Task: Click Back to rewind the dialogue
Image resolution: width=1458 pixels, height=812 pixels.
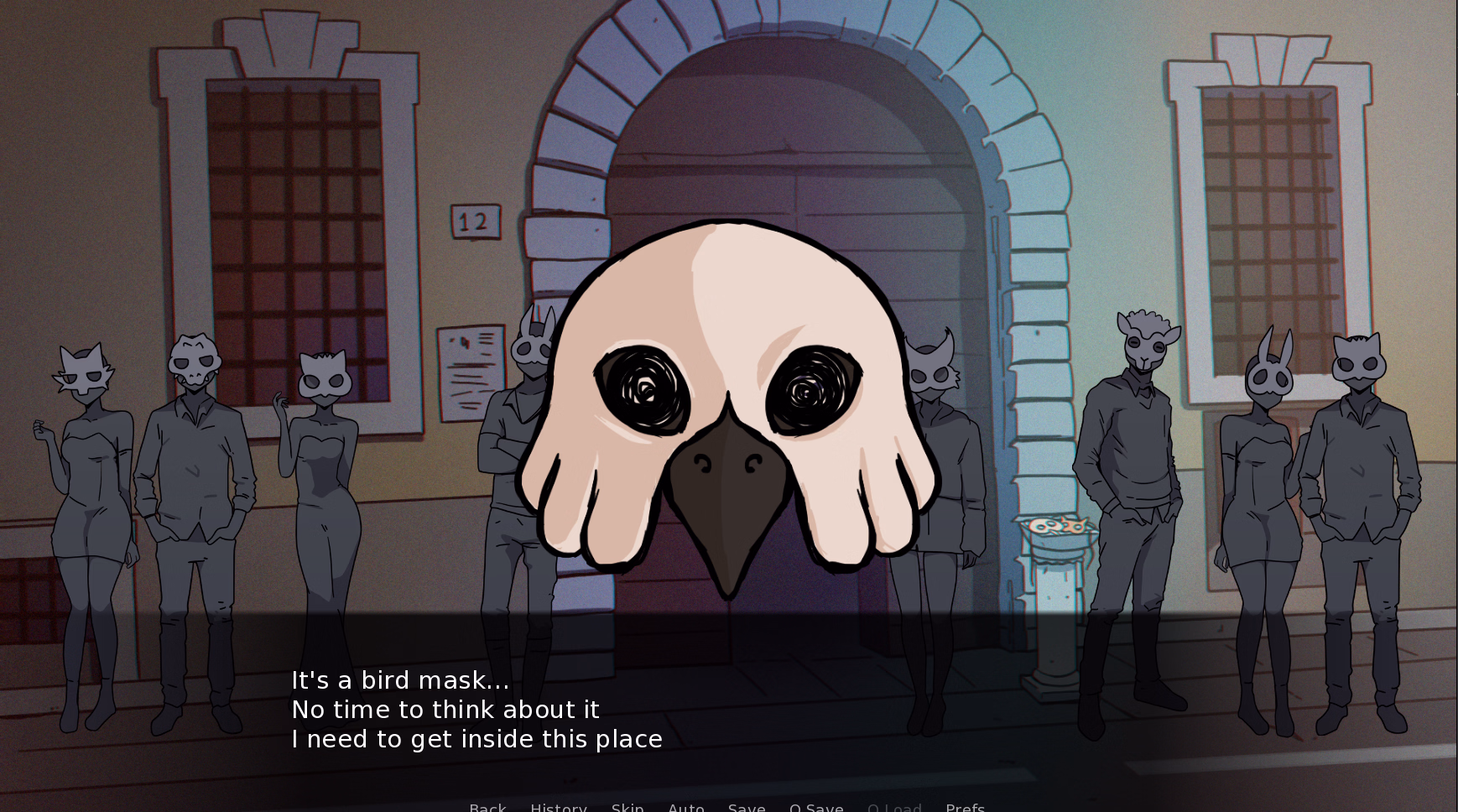Action: coord(487,807)
